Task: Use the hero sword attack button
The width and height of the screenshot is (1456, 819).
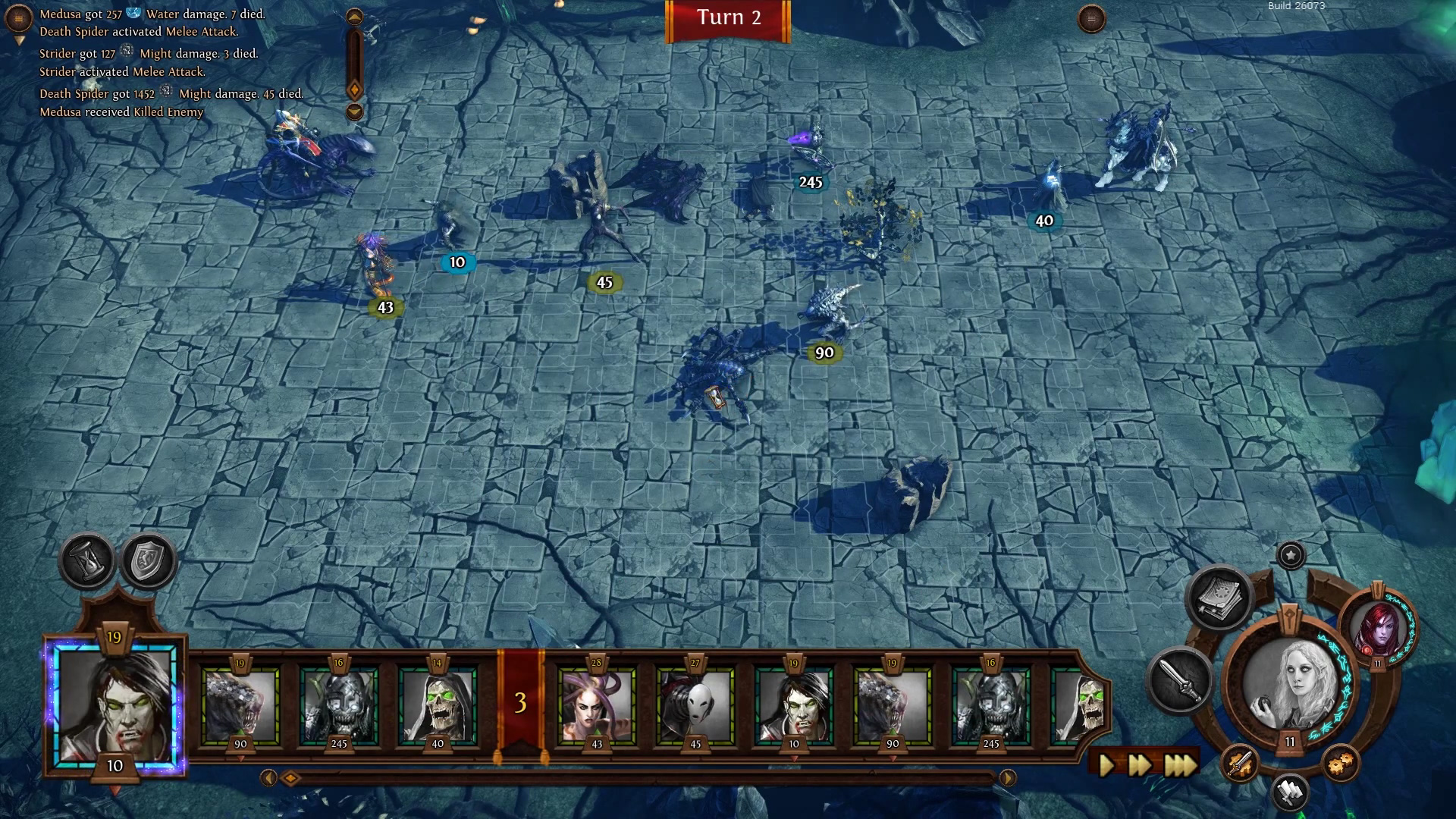Action: pos(1180,680)
